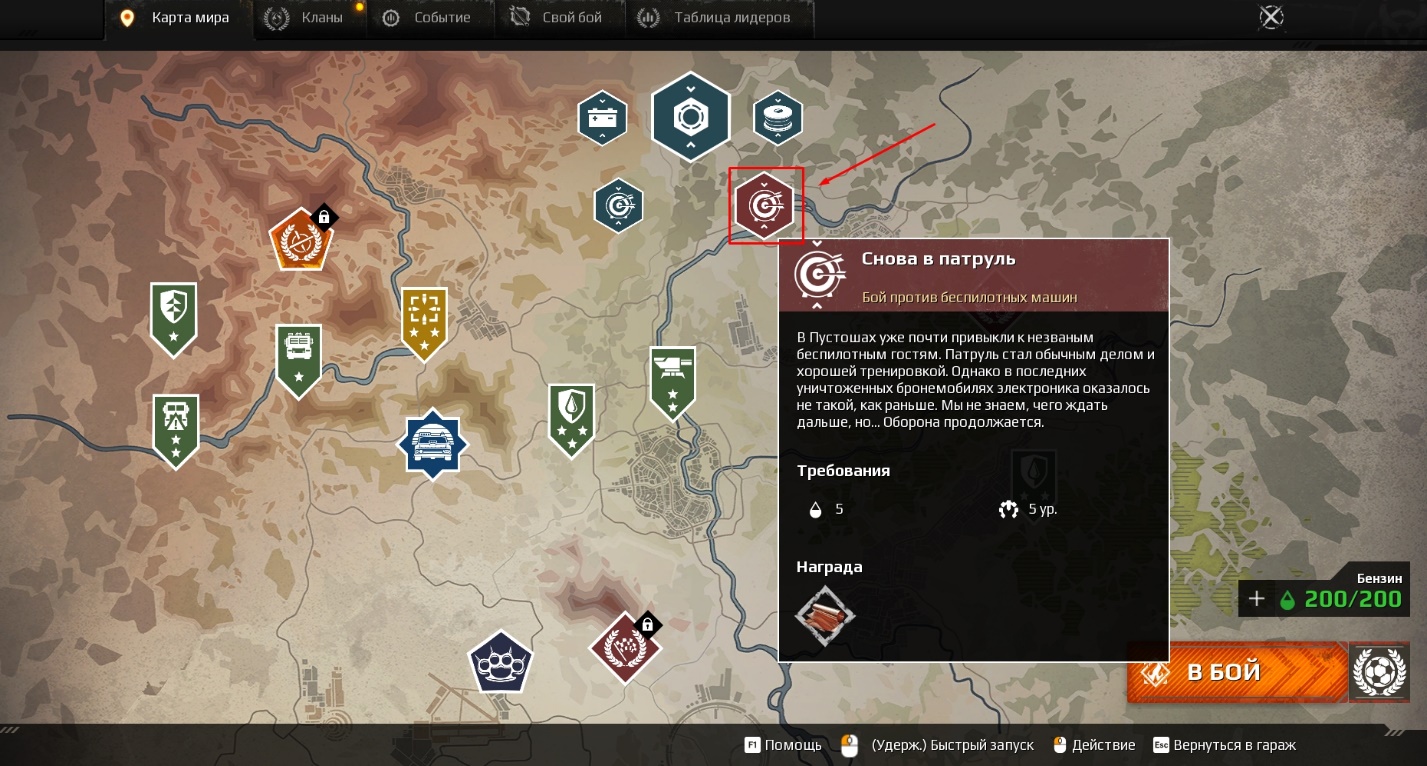
Task: Add gasoline with the plus button
Action: click(x=1257, y=599)
